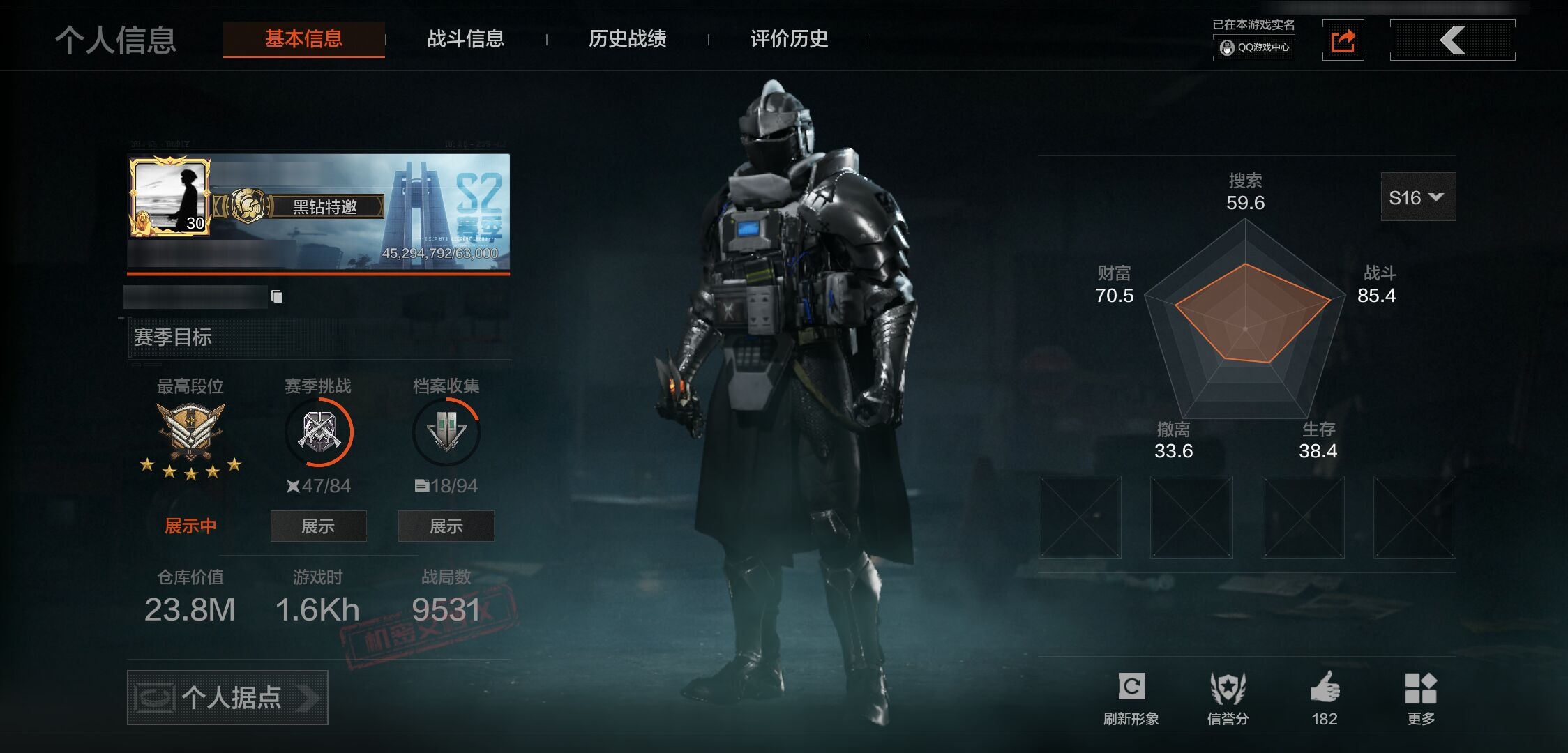Go back with the arrow button

[x=1452, y=40]
